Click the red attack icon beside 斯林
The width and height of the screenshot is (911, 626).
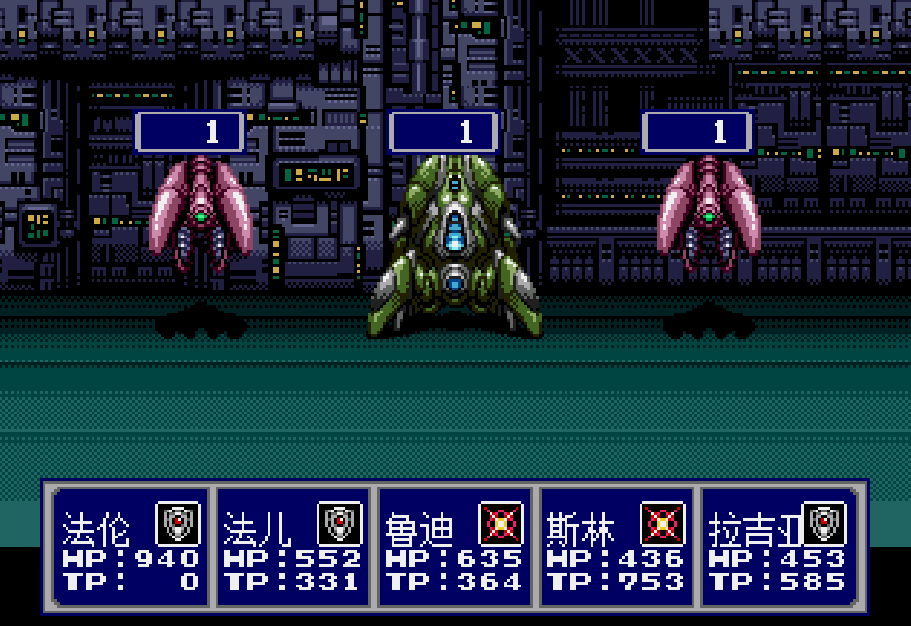click(x=663, y=523)
